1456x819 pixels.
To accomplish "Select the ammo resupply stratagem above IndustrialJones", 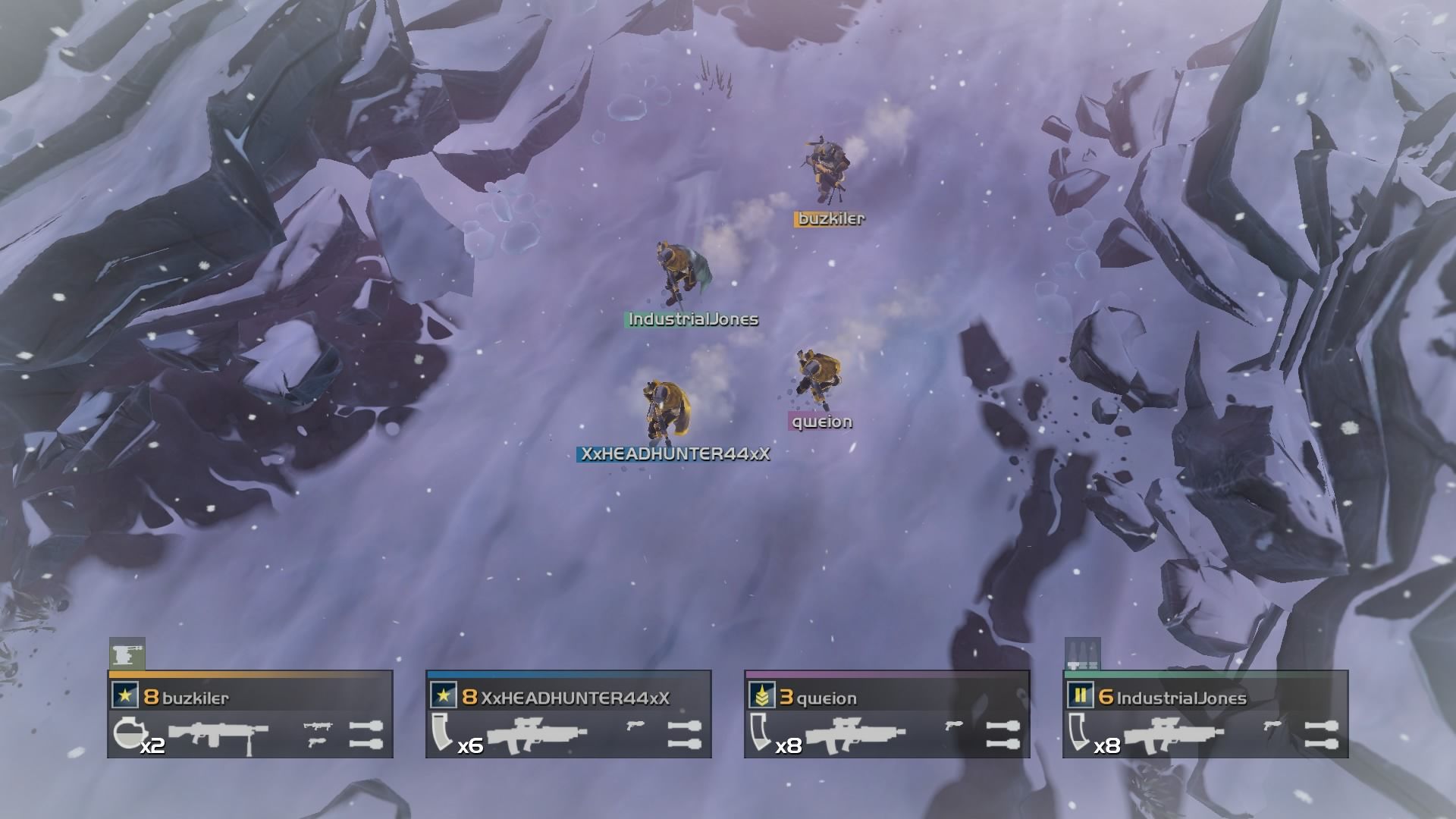I will coord(1082,654).
